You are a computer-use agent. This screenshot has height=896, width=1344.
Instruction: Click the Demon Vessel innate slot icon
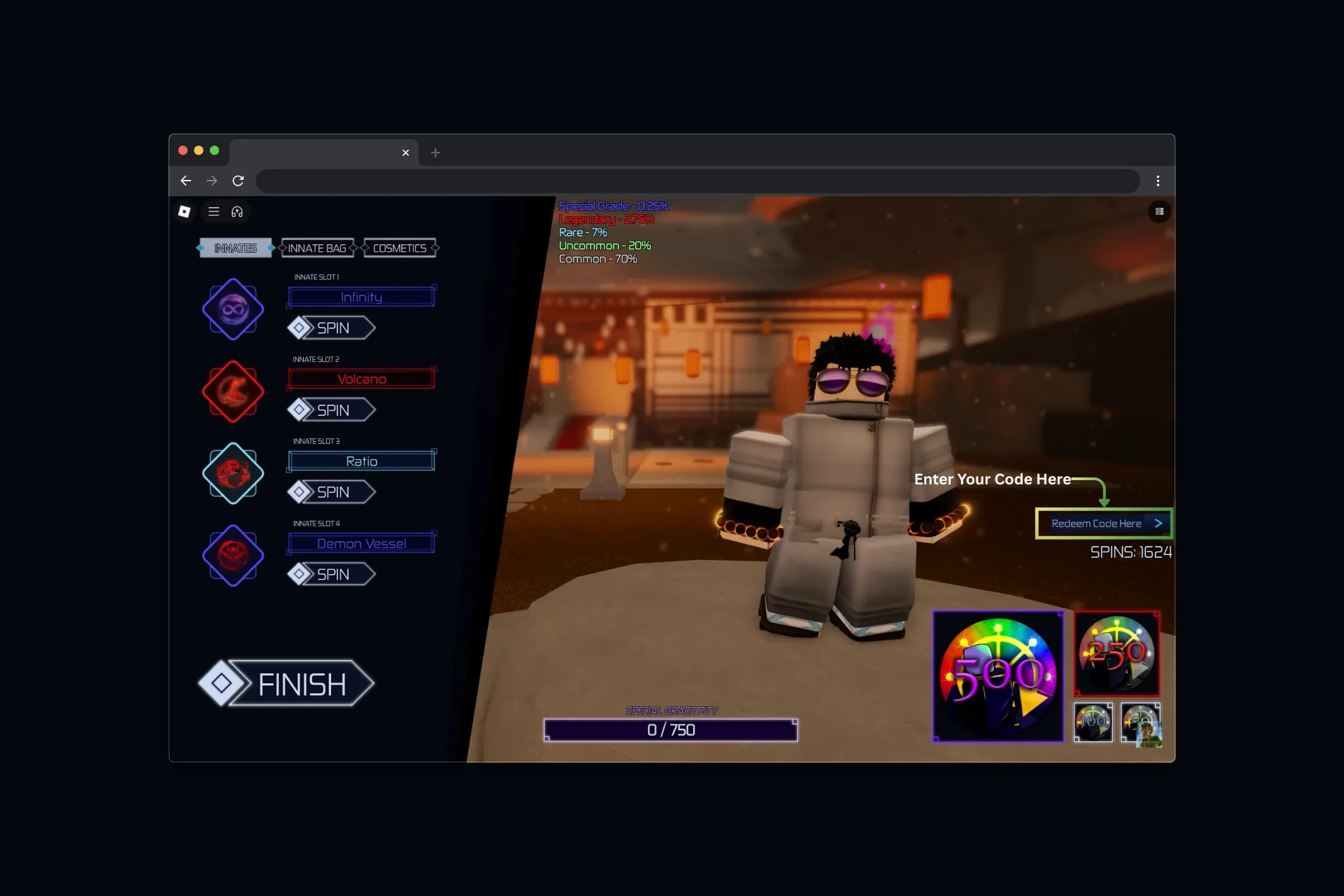point(233,555)
